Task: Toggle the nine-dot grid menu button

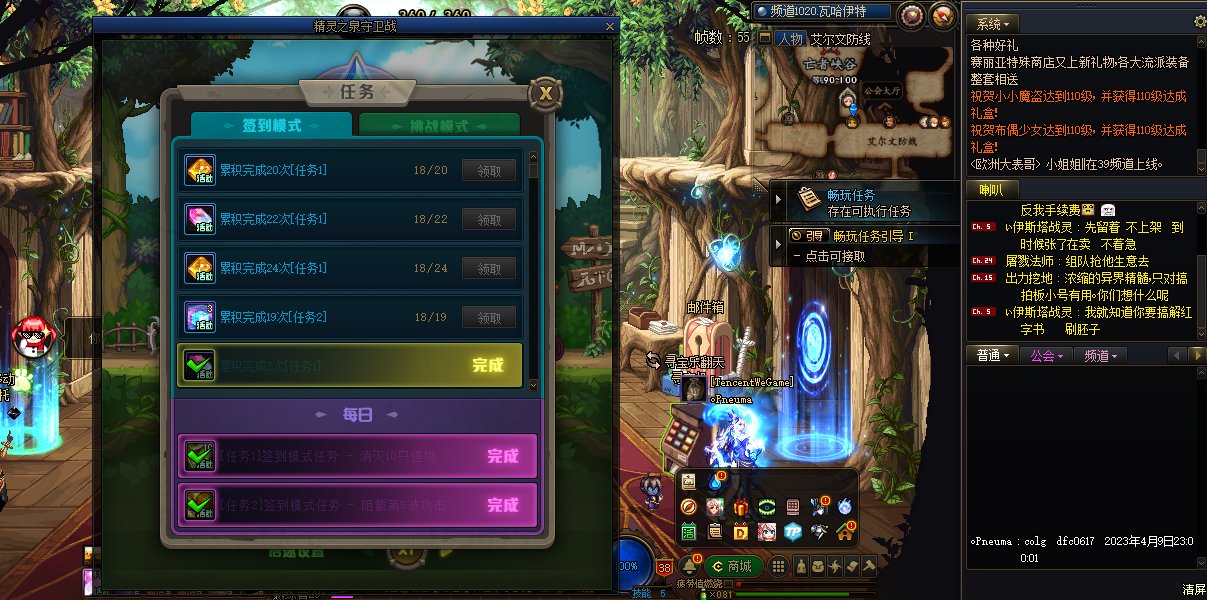Action: click(776, 567)
